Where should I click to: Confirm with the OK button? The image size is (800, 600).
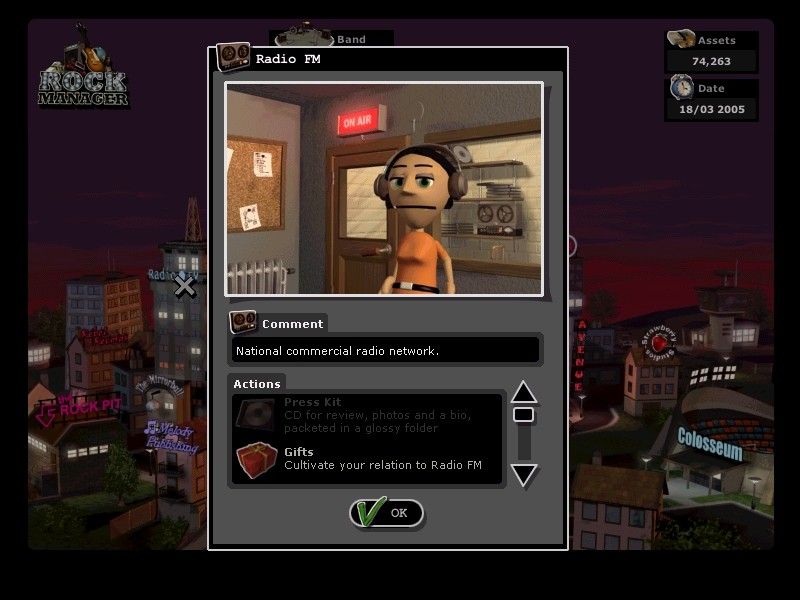pyautogui.click(x=387, y=513)
